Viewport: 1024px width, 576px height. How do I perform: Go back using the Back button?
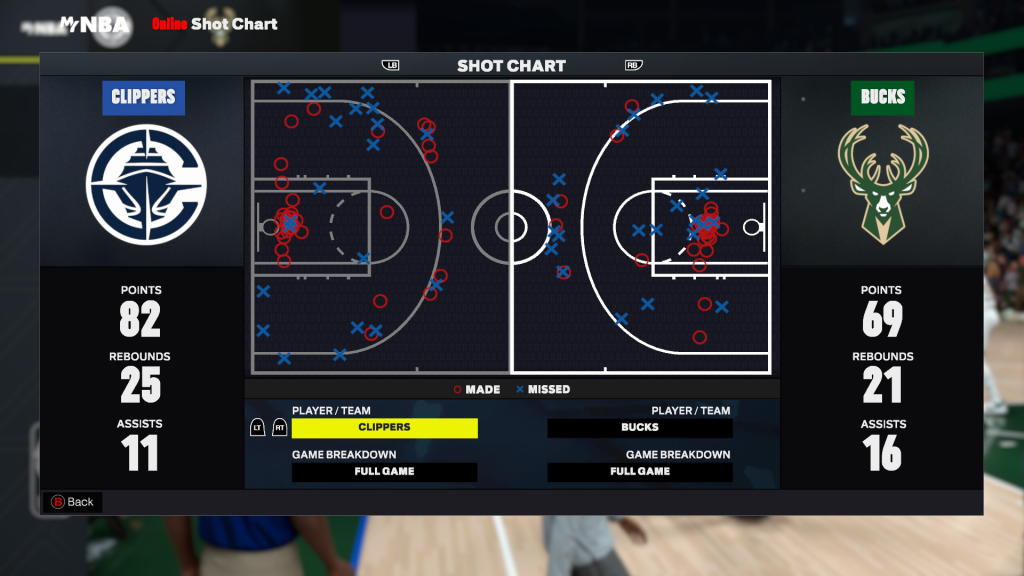pos(72,502)
